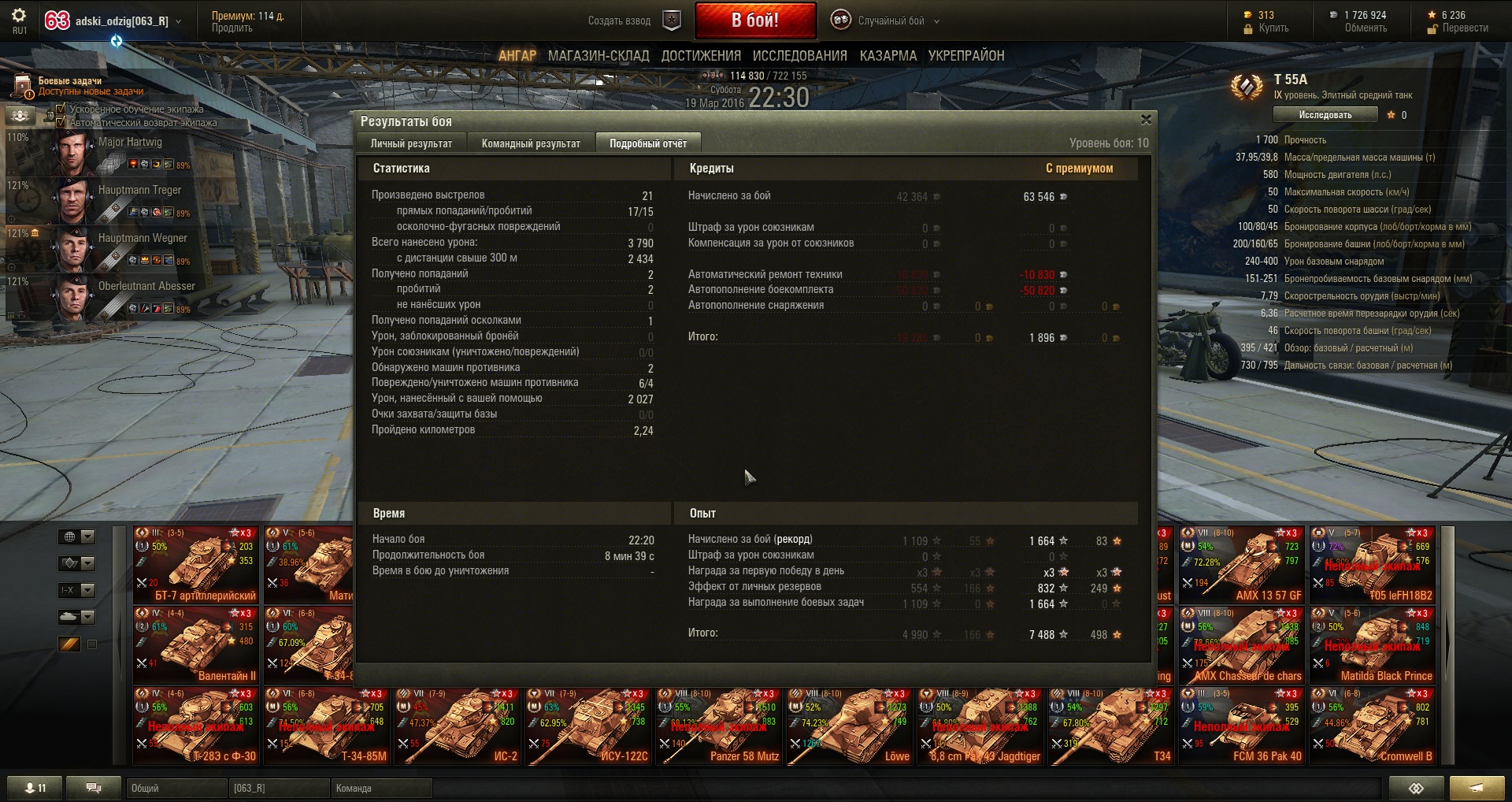The height and width of the screenshot is (802, 1512).
Task: Click the Исследовать button for T 55A
Action: 1325,115
